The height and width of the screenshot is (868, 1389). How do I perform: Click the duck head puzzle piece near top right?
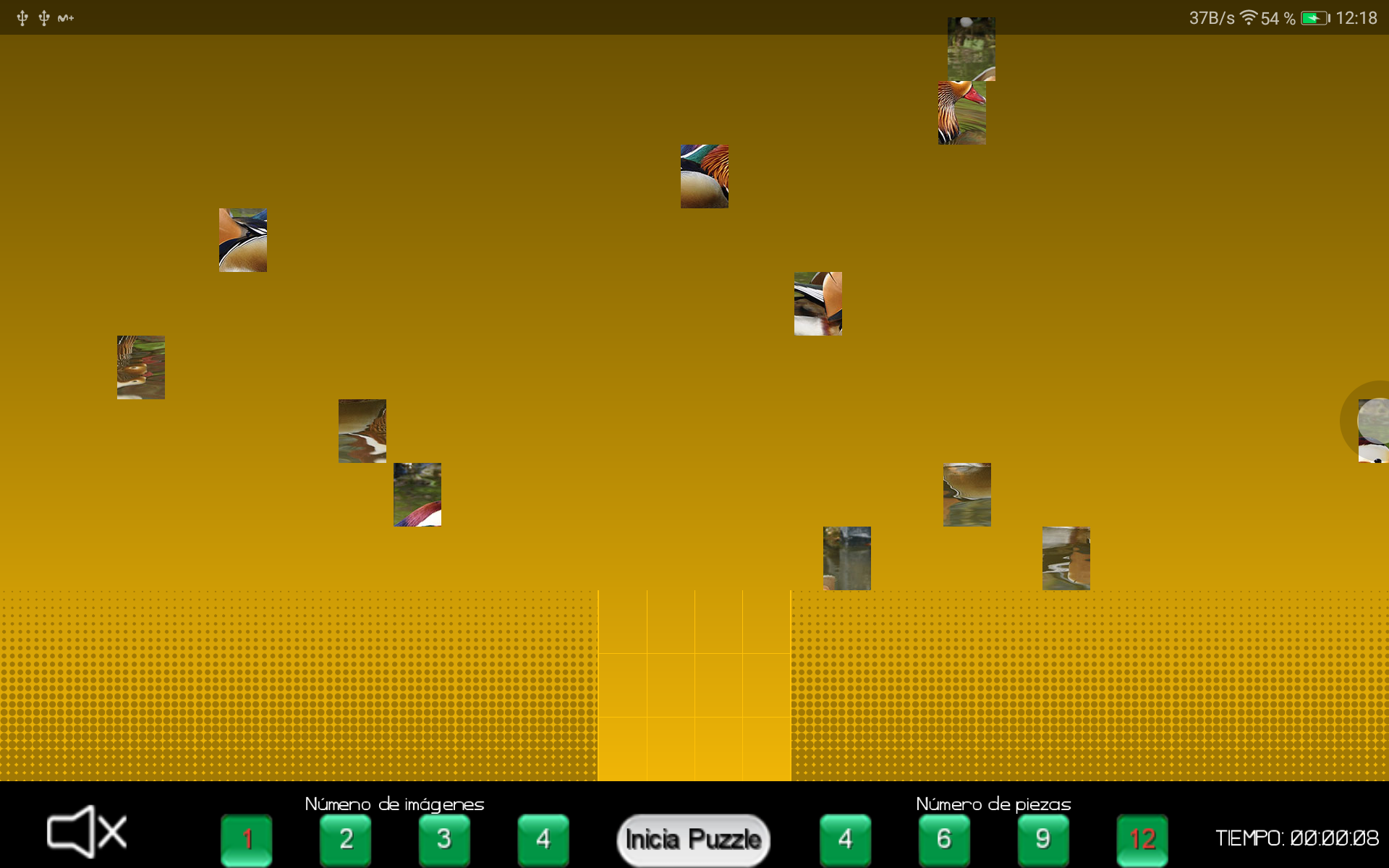tap(961, 113)
